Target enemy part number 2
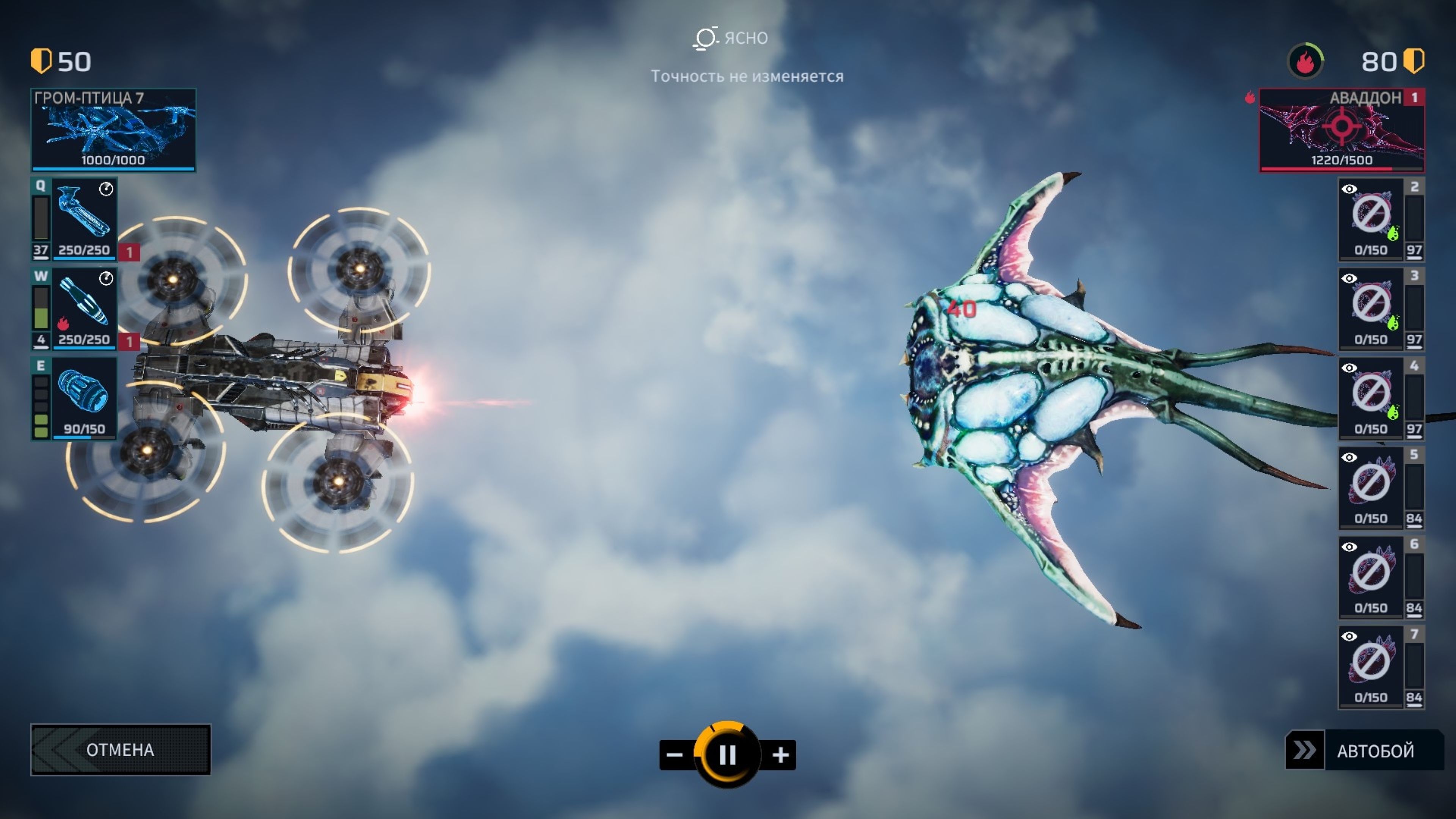The image size is (1456, 819). (x=1371, y=219)
